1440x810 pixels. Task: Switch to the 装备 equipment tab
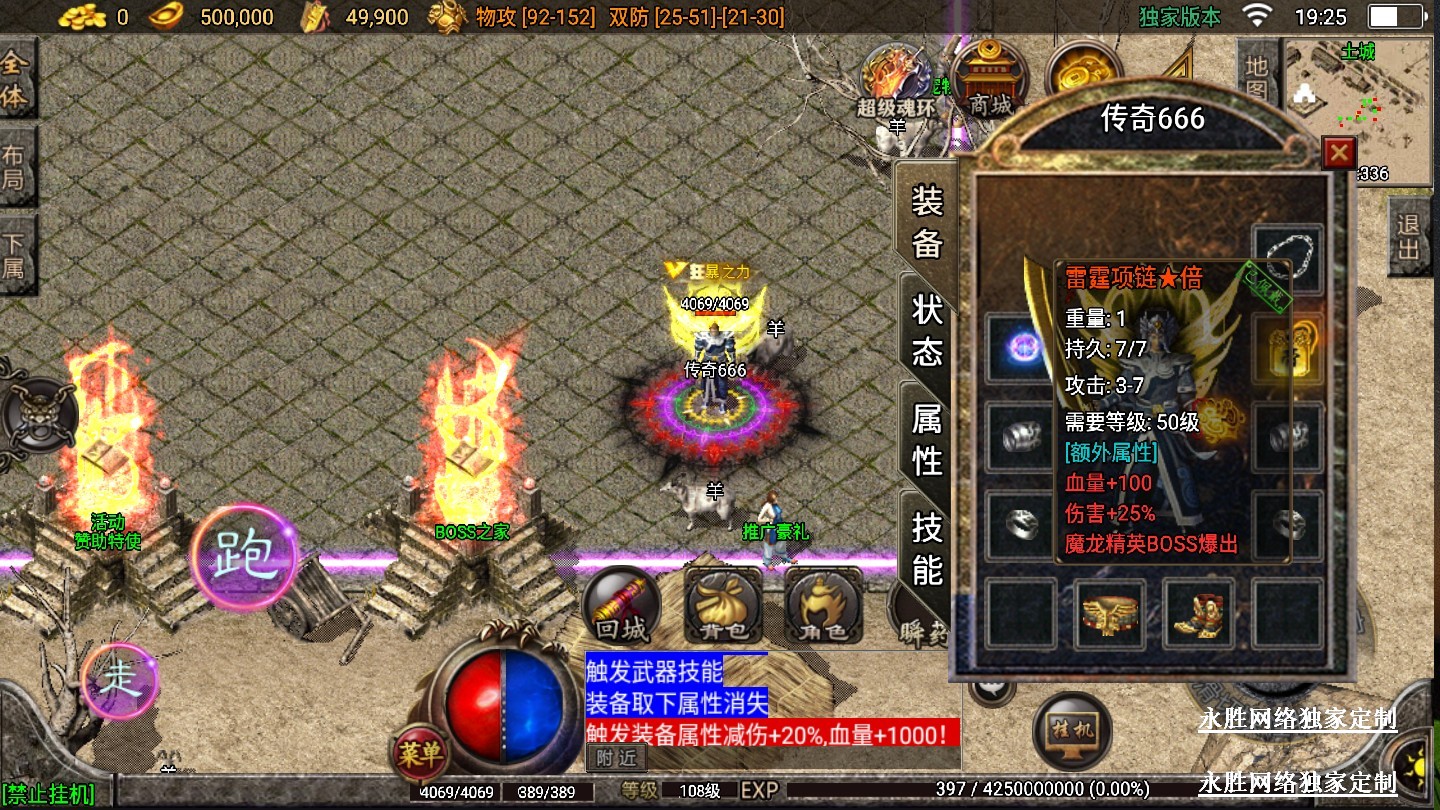(927, 221)
